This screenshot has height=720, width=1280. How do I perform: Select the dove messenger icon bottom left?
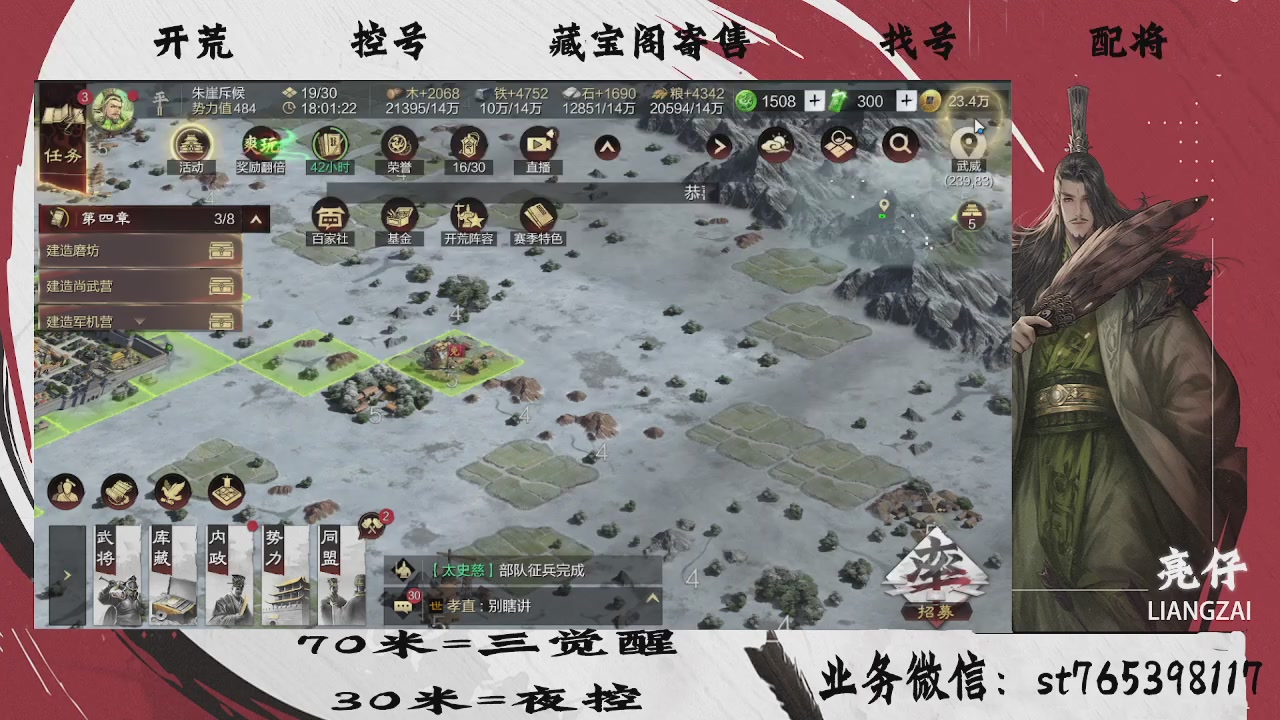coord(173,492)
